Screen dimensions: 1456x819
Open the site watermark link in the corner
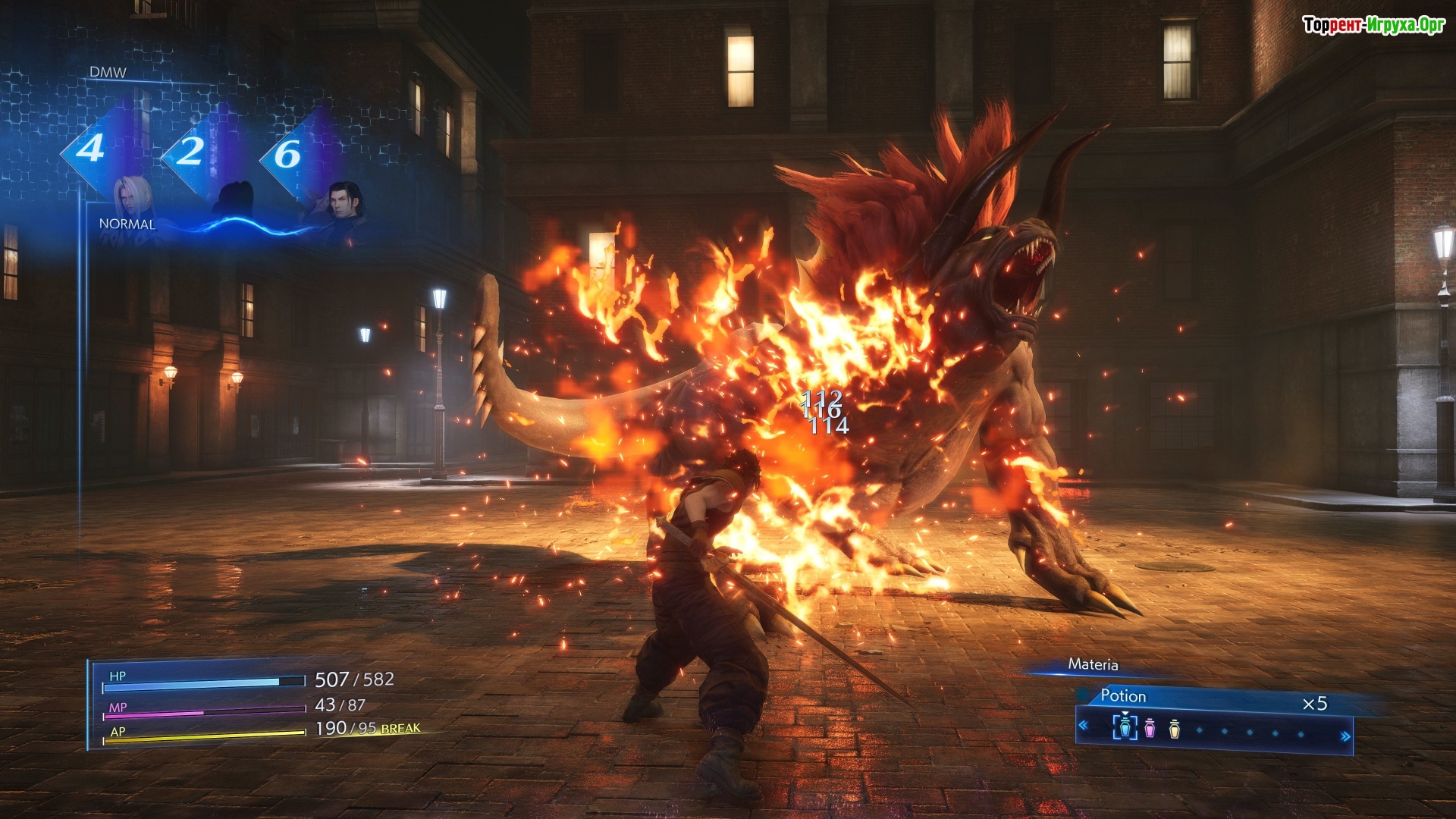tap(1373, 25)
